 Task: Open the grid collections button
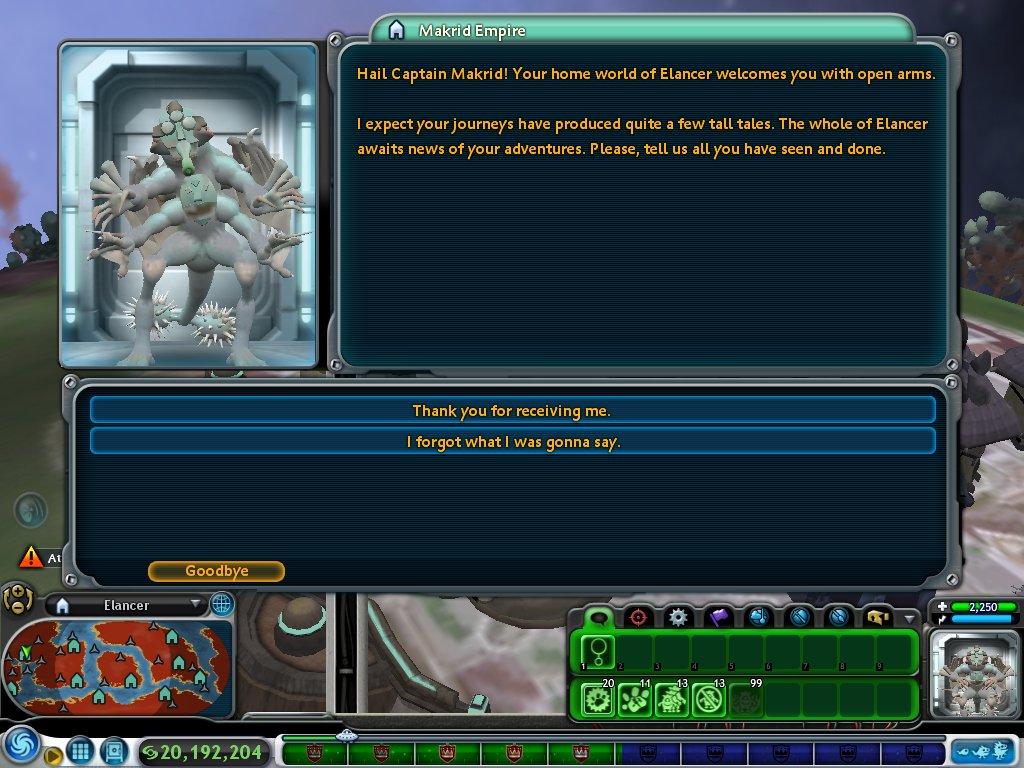click(81, 750)
